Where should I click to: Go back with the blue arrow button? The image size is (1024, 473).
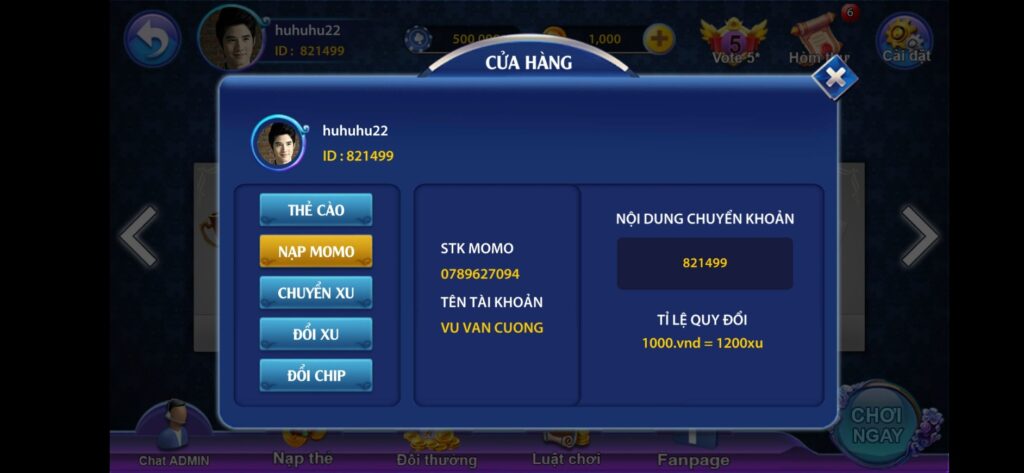point(152,40)
